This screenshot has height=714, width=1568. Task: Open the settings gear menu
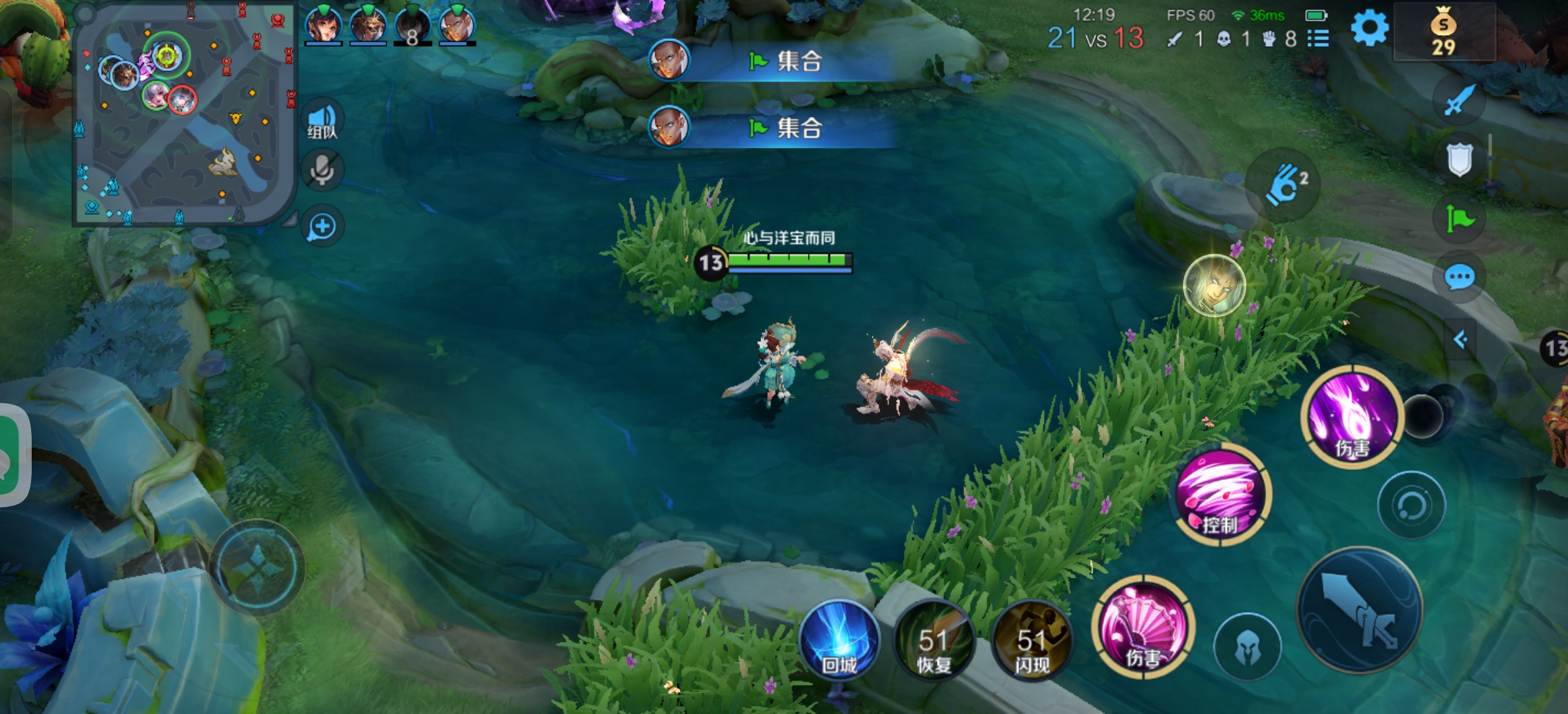click(1369, 29)
